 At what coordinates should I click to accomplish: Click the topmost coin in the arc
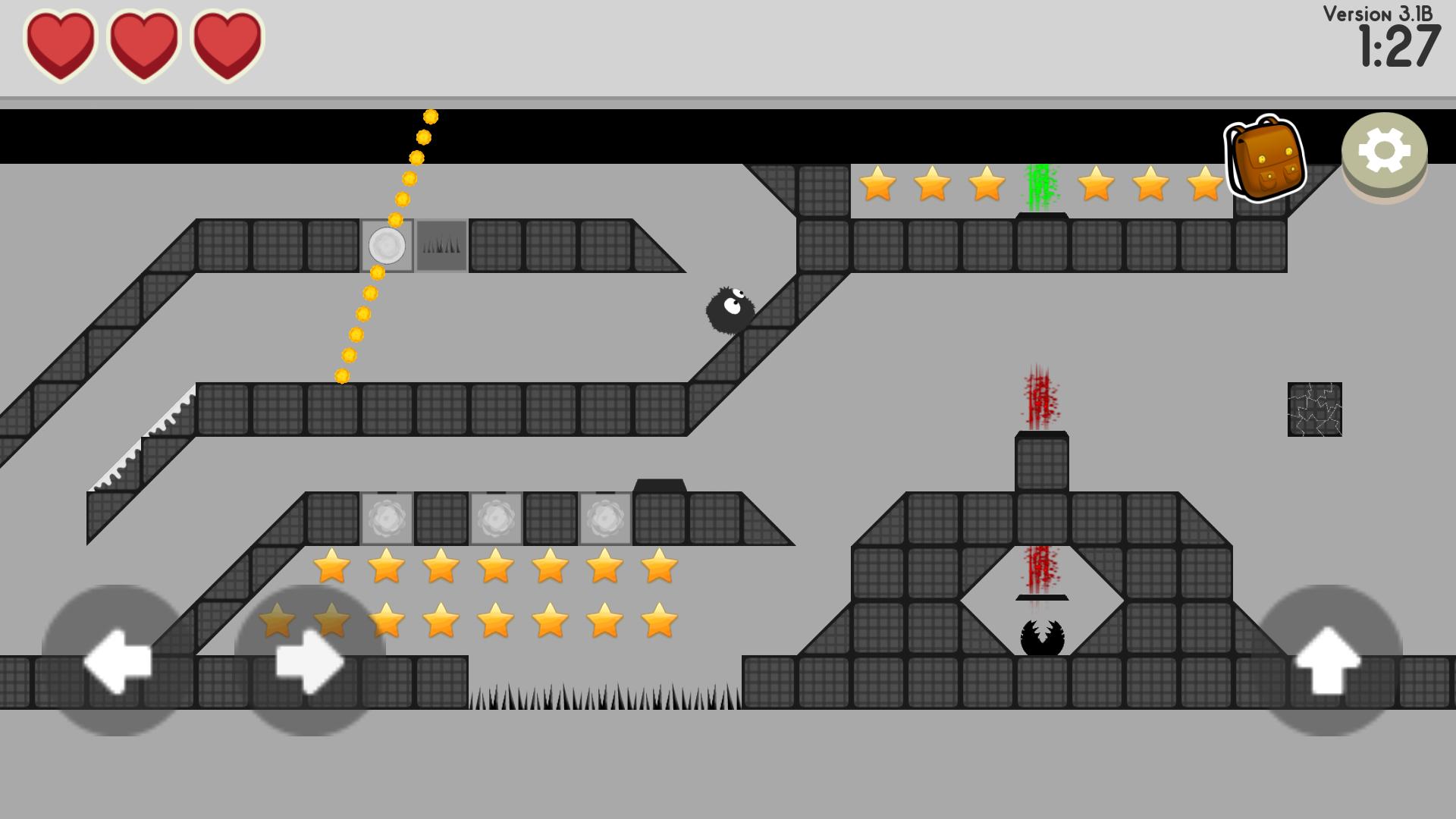430,116
